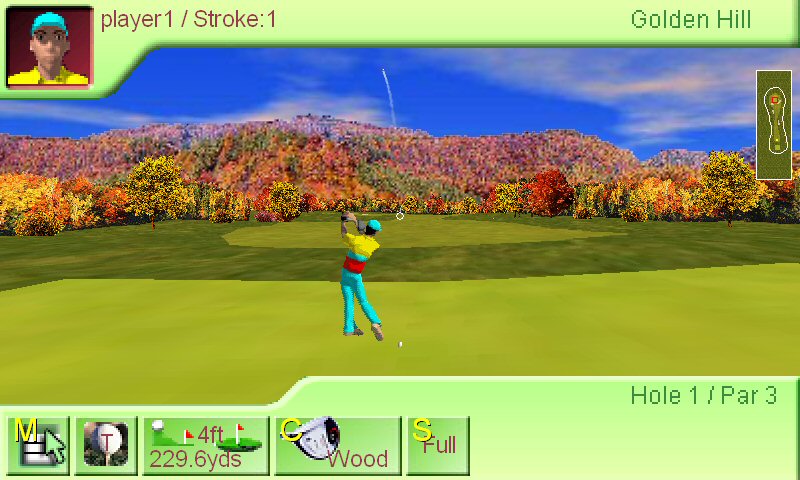Click the player1 portrait
The height and width of the screenshot is (480, 800).
click(50, 47)
